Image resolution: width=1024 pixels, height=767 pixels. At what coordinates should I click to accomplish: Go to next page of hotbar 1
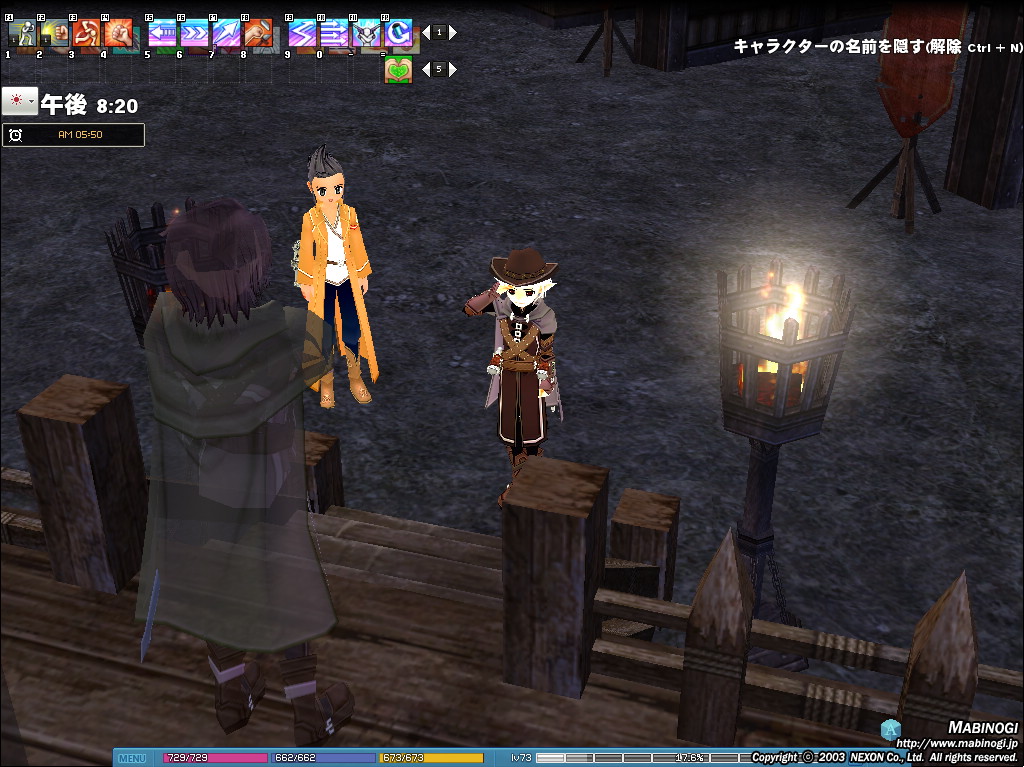click(453, 32)
